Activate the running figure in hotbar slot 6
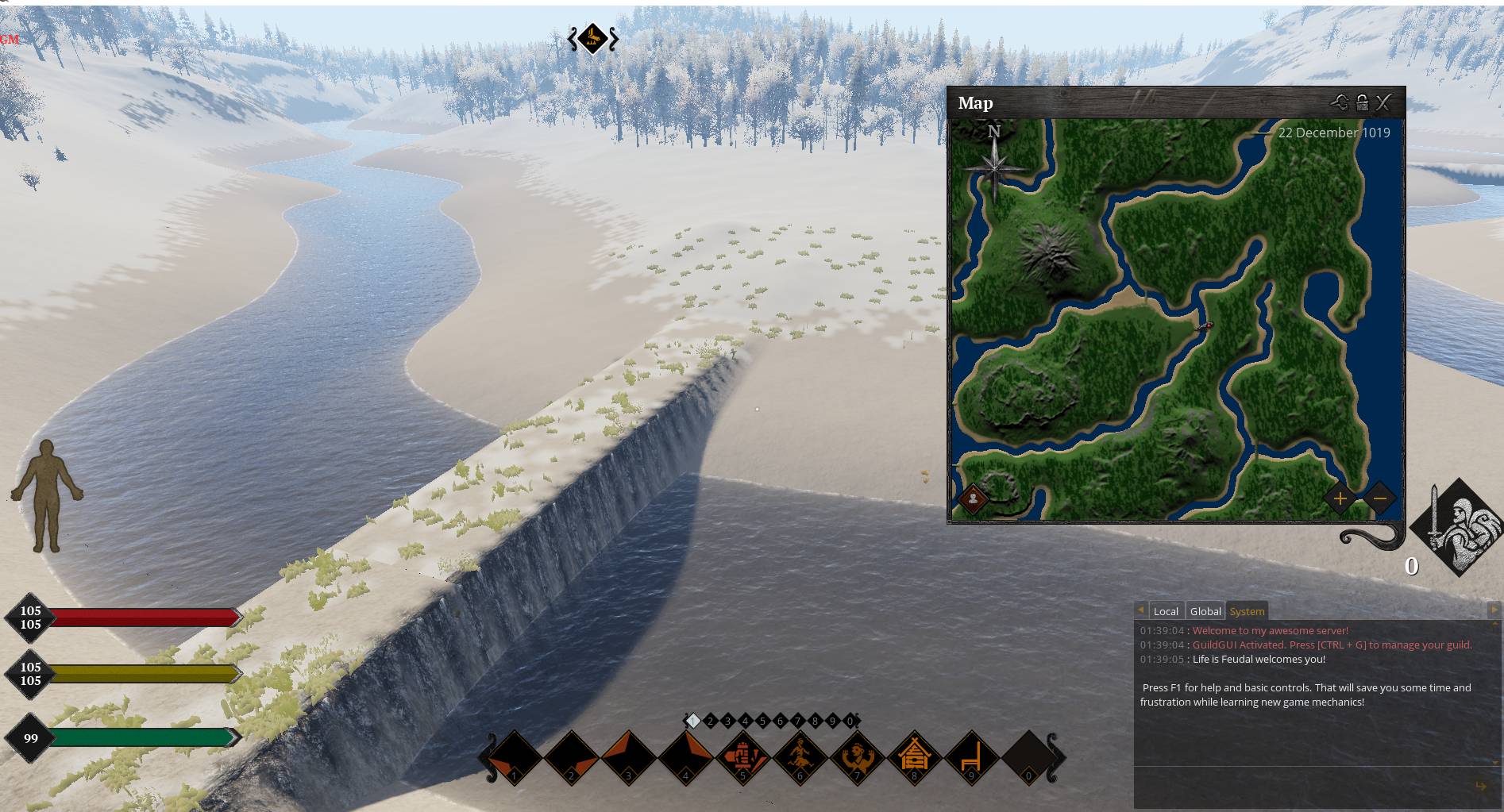1504x812 pixels. [800, 755]
